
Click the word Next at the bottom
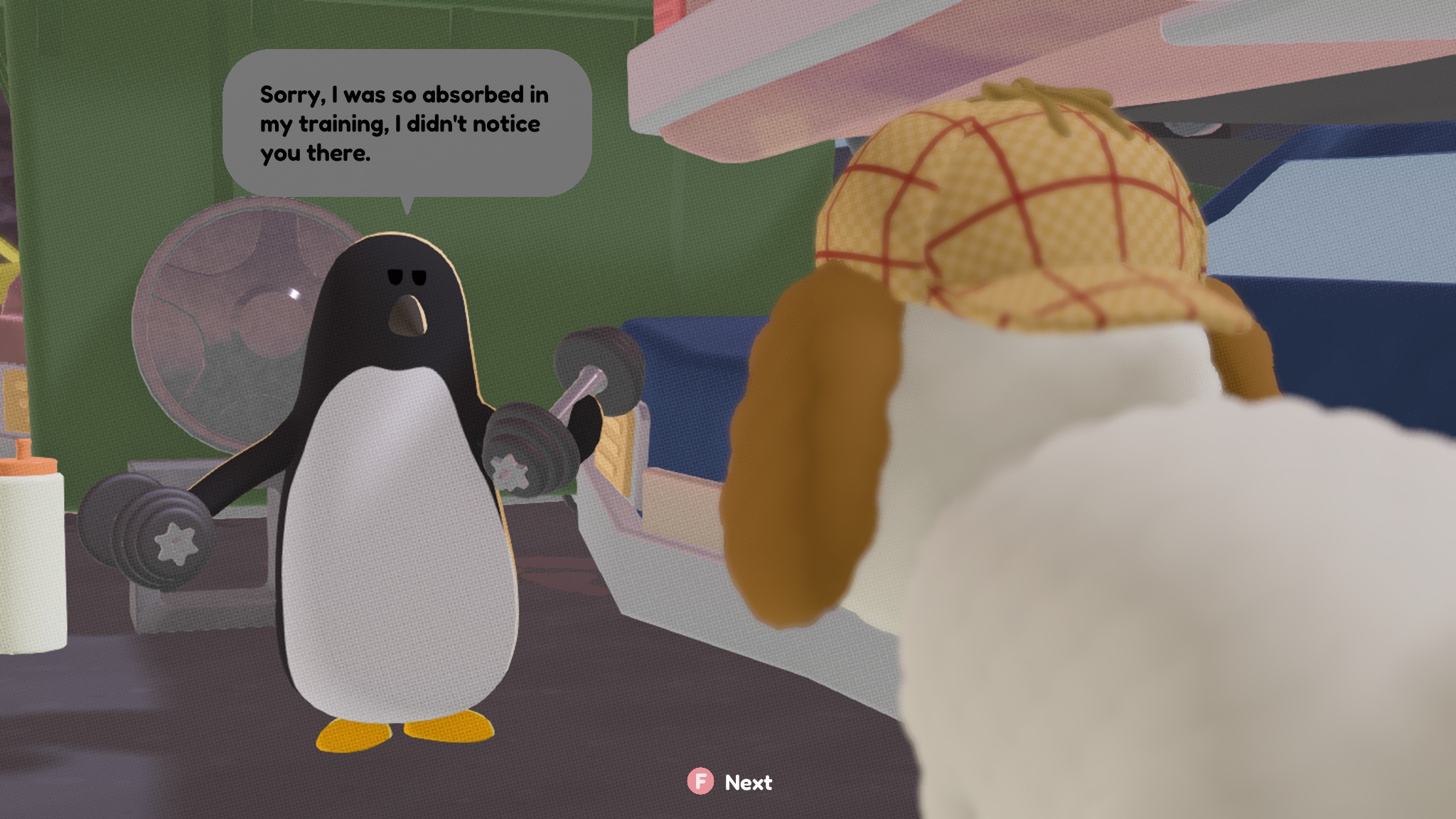coord(747,783)
